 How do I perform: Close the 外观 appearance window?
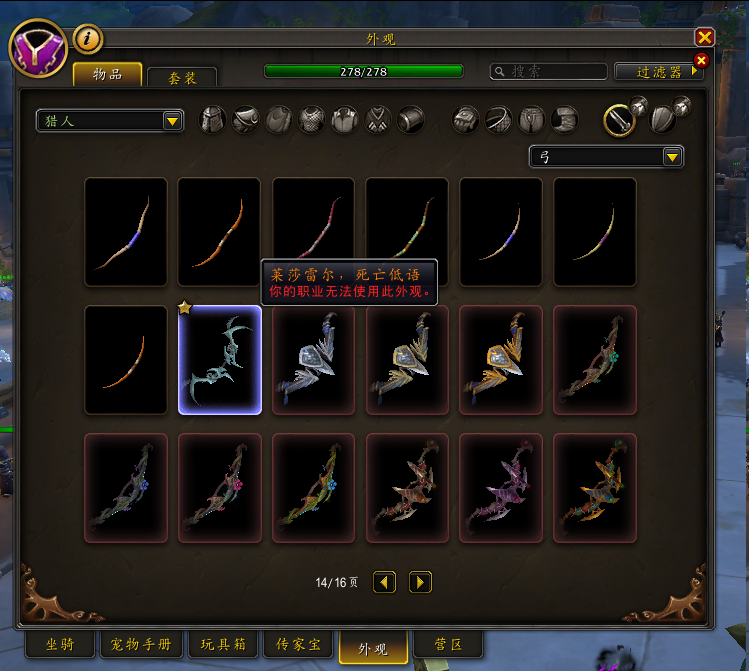705,37
